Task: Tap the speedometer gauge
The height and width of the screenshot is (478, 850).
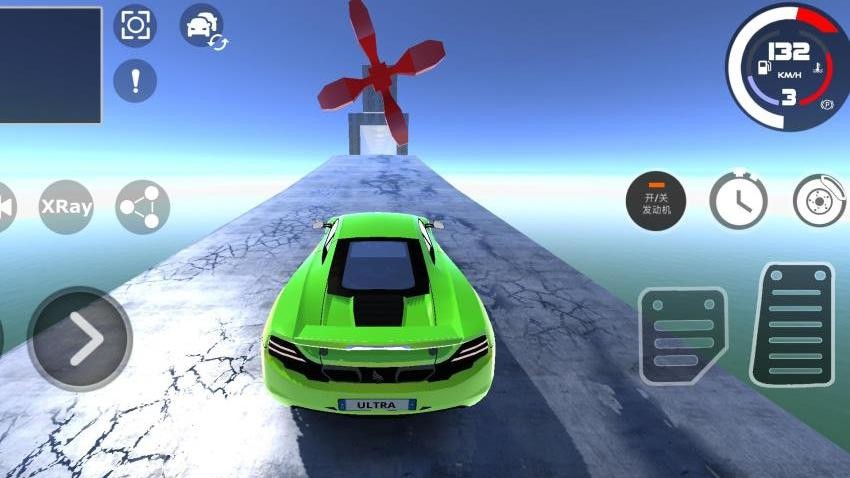Action: tap(787, 66)
